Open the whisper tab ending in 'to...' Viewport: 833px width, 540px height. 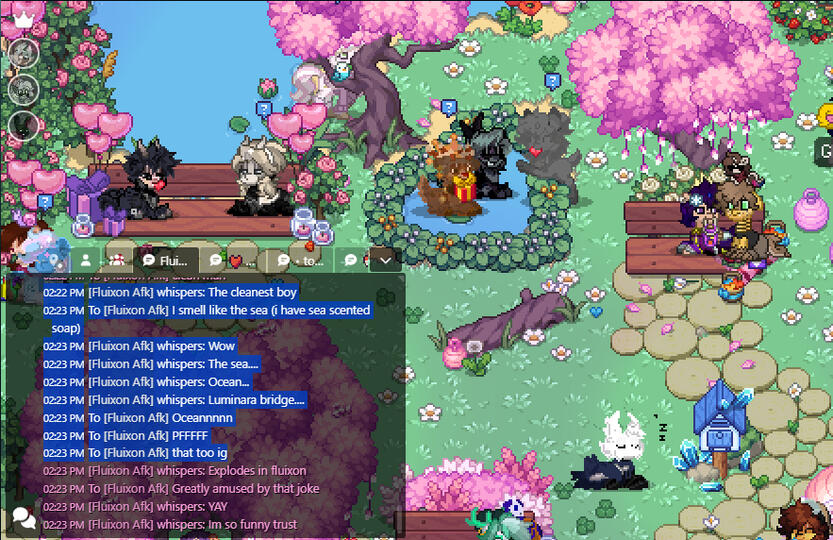coord(300,260)
